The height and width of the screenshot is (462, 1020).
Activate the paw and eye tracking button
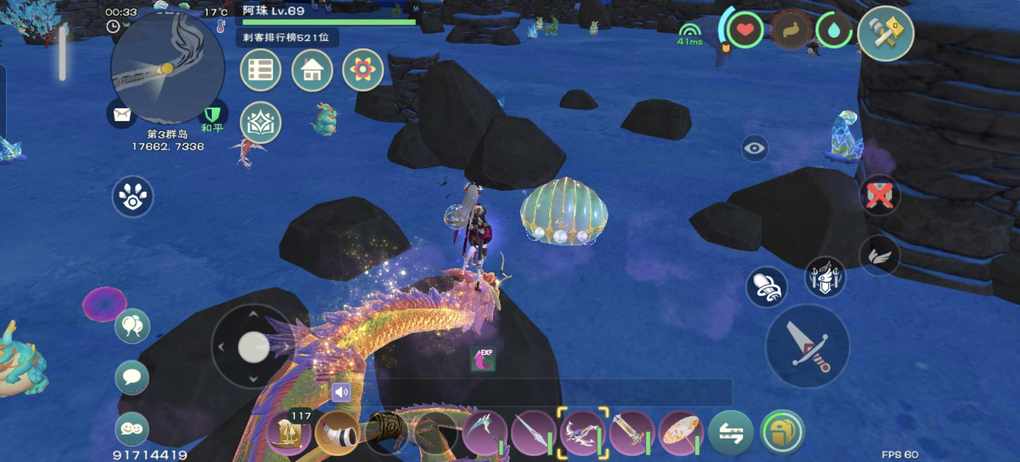(x=132, y=197)
